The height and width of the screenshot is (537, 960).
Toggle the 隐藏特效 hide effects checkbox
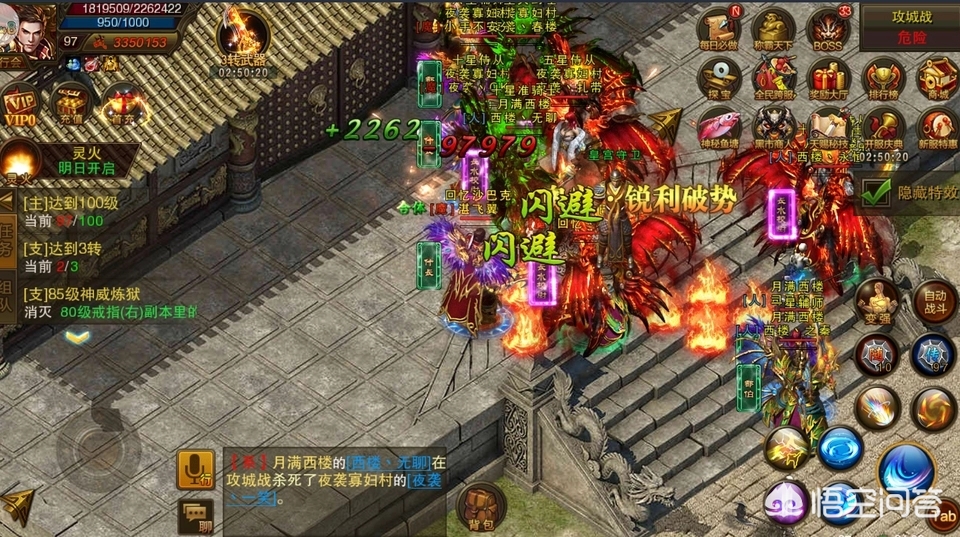pos(877,191)
